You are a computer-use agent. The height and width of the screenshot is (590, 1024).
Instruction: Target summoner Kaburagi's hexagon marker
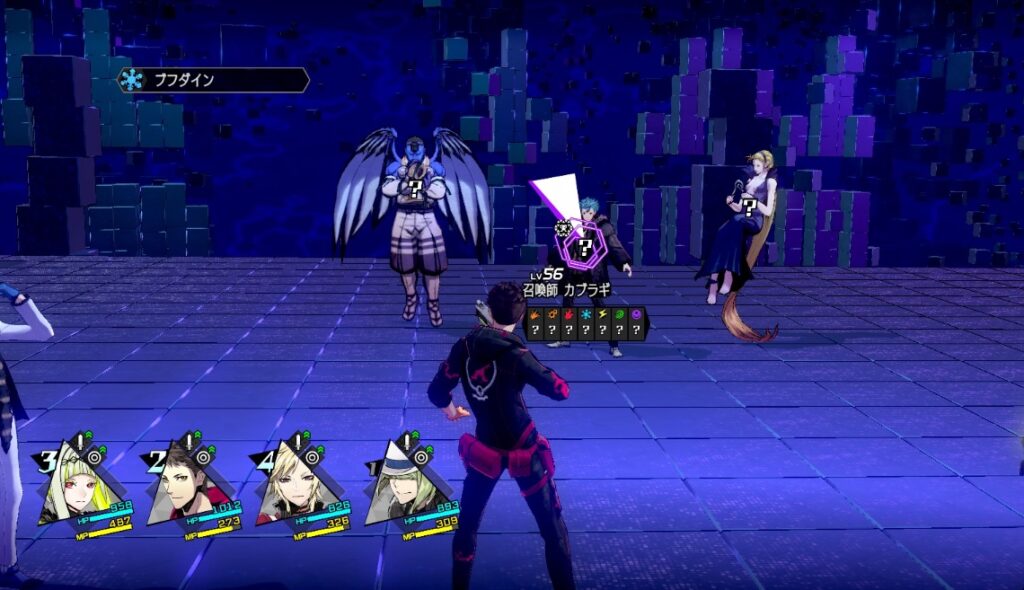(584, 244)
